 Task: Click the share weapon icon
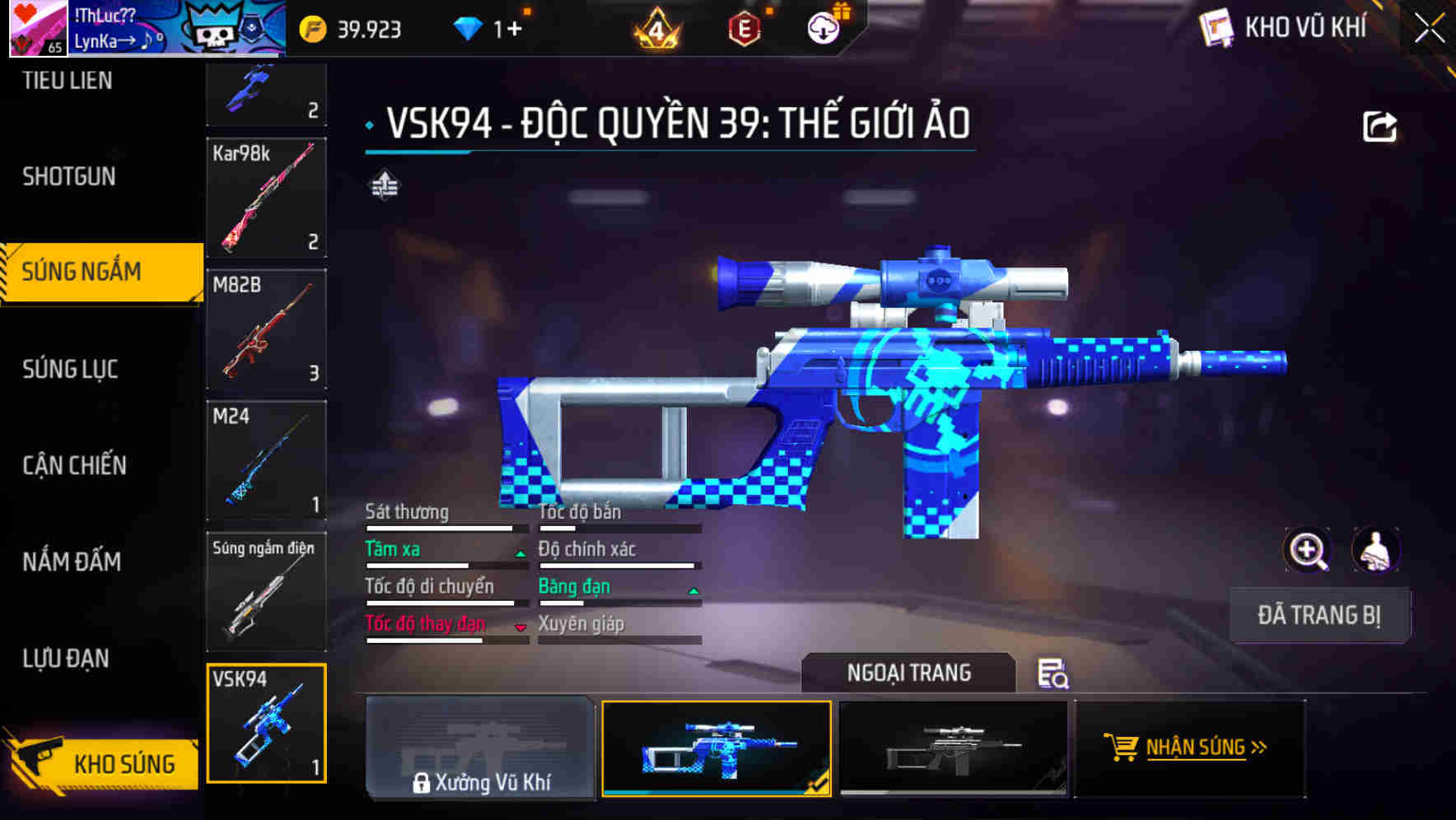[x=1379, y=125]
